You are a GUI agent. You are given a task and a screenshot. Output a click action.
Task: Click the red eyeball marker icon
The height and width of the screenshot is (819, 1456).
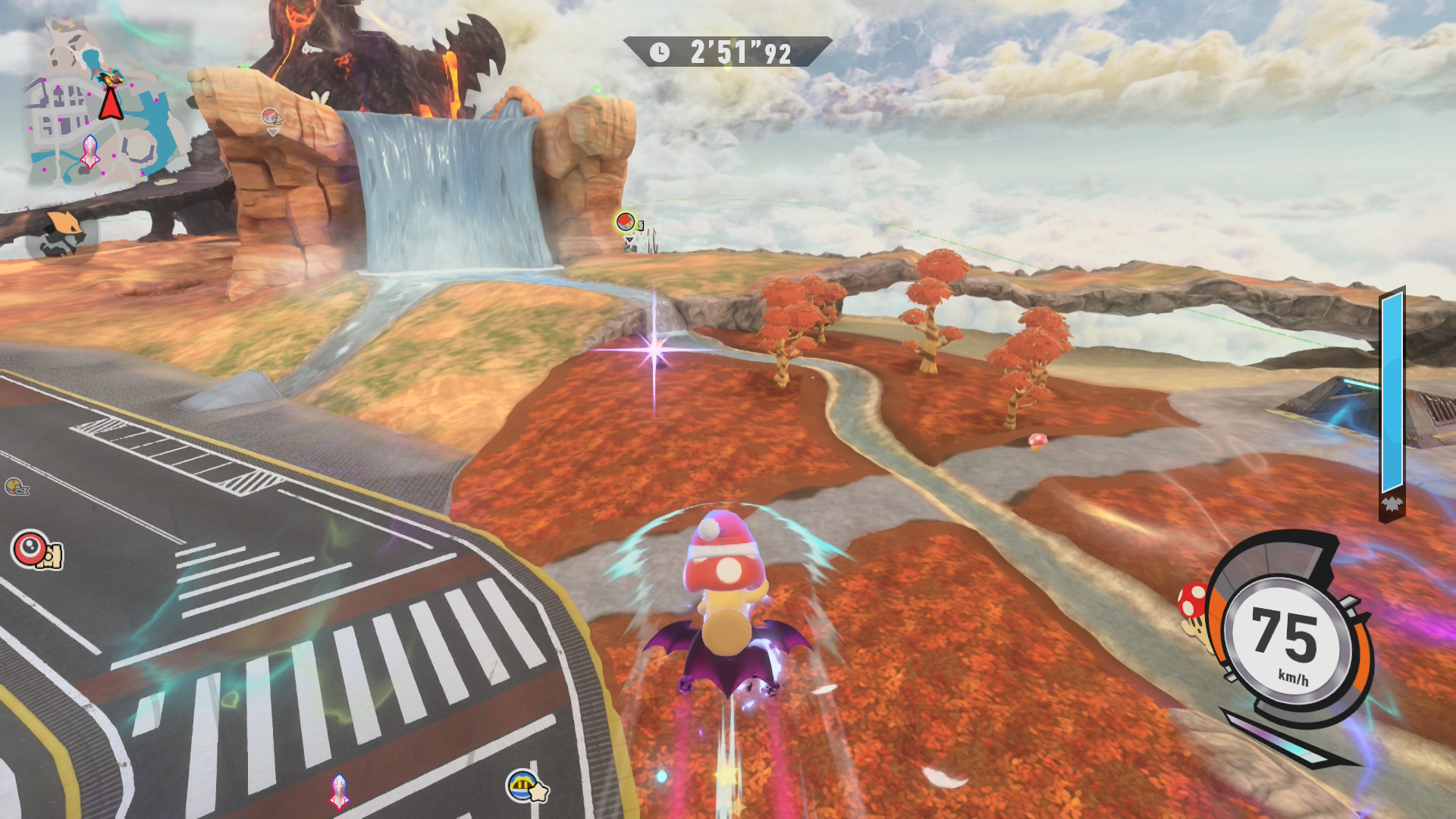coord(31,548)
